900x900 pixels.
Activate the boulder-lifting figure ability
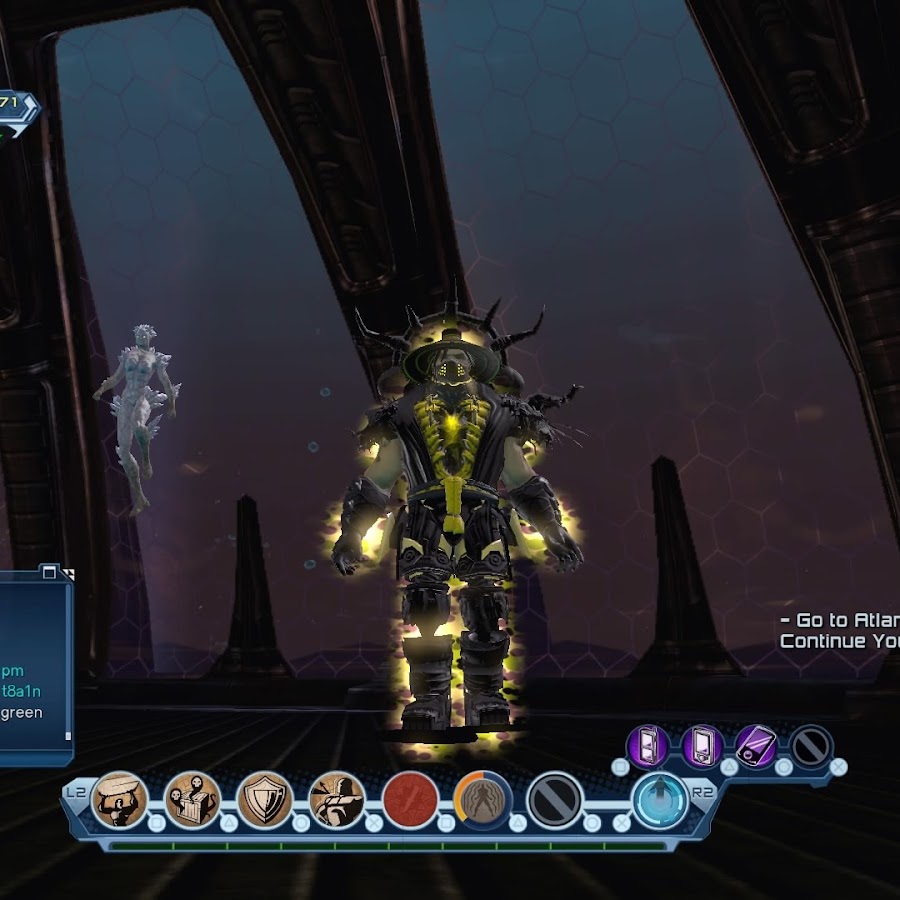(x=120, y=799)
